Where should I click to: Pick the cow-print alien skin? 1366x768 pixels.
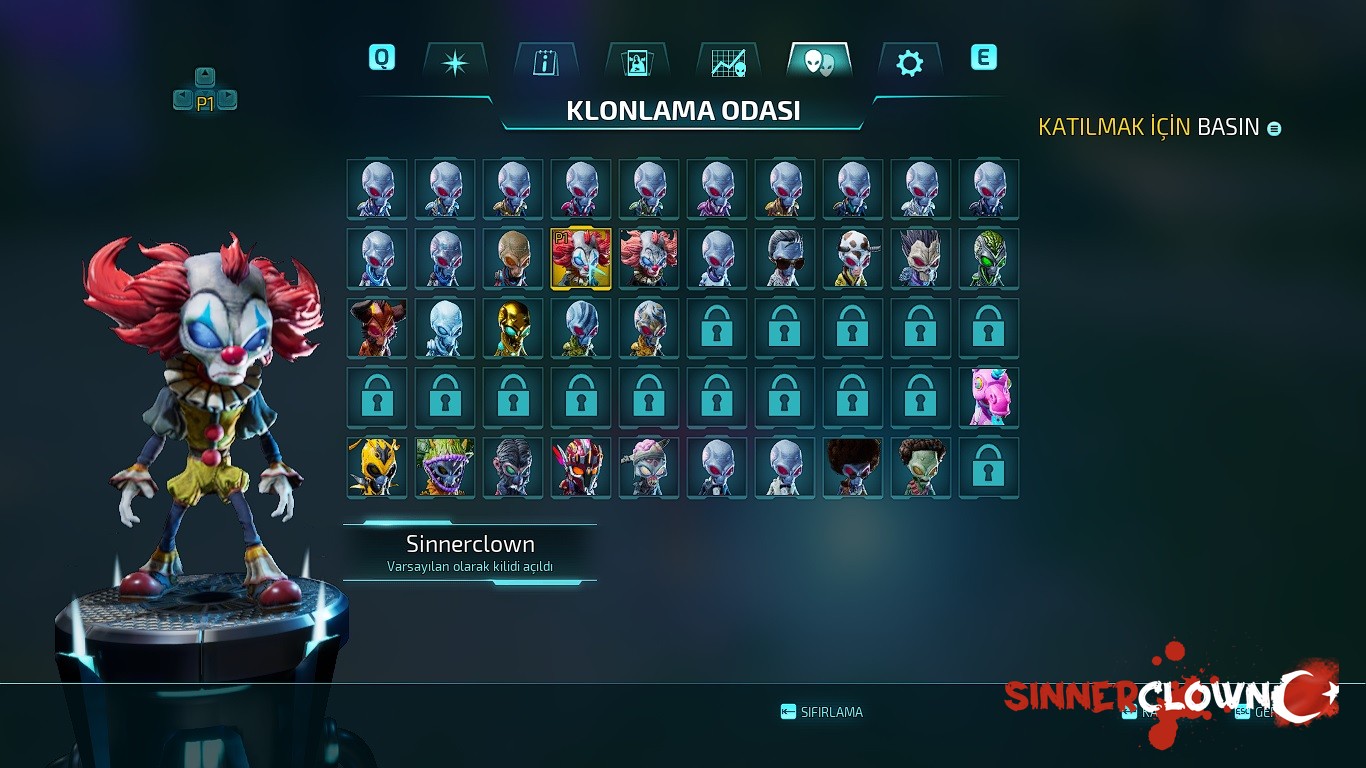tap(853, 259)
